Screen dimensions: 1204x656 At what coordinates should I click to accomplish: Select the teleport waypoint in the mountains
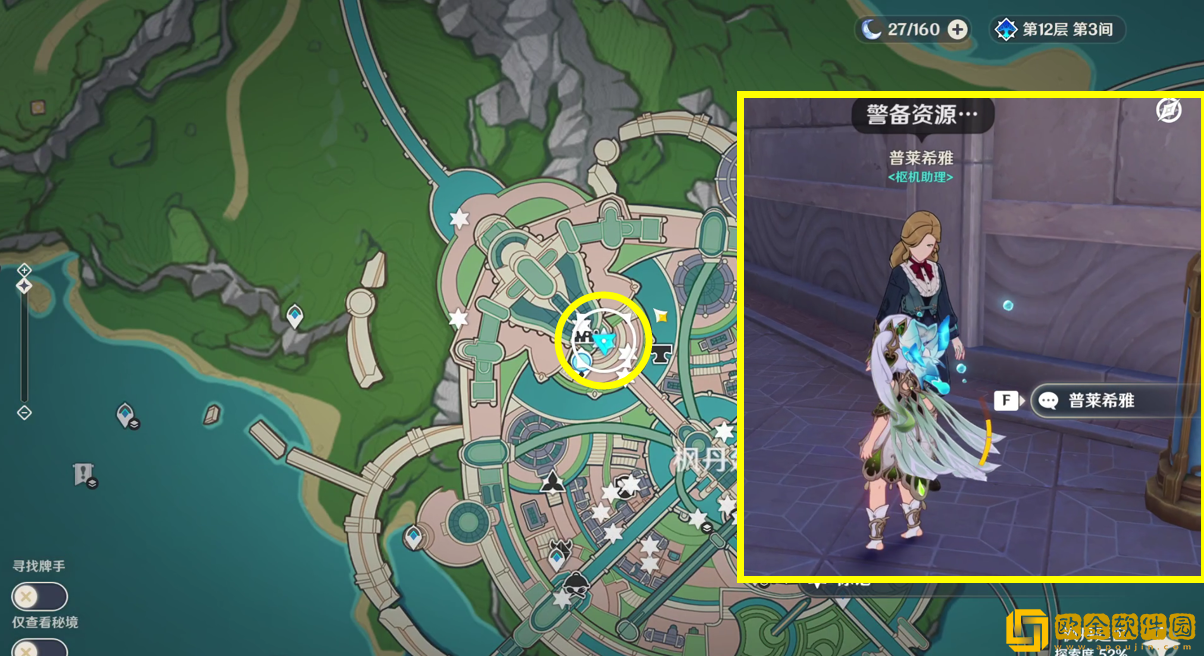pyautogui.click(x=295, y=317)
